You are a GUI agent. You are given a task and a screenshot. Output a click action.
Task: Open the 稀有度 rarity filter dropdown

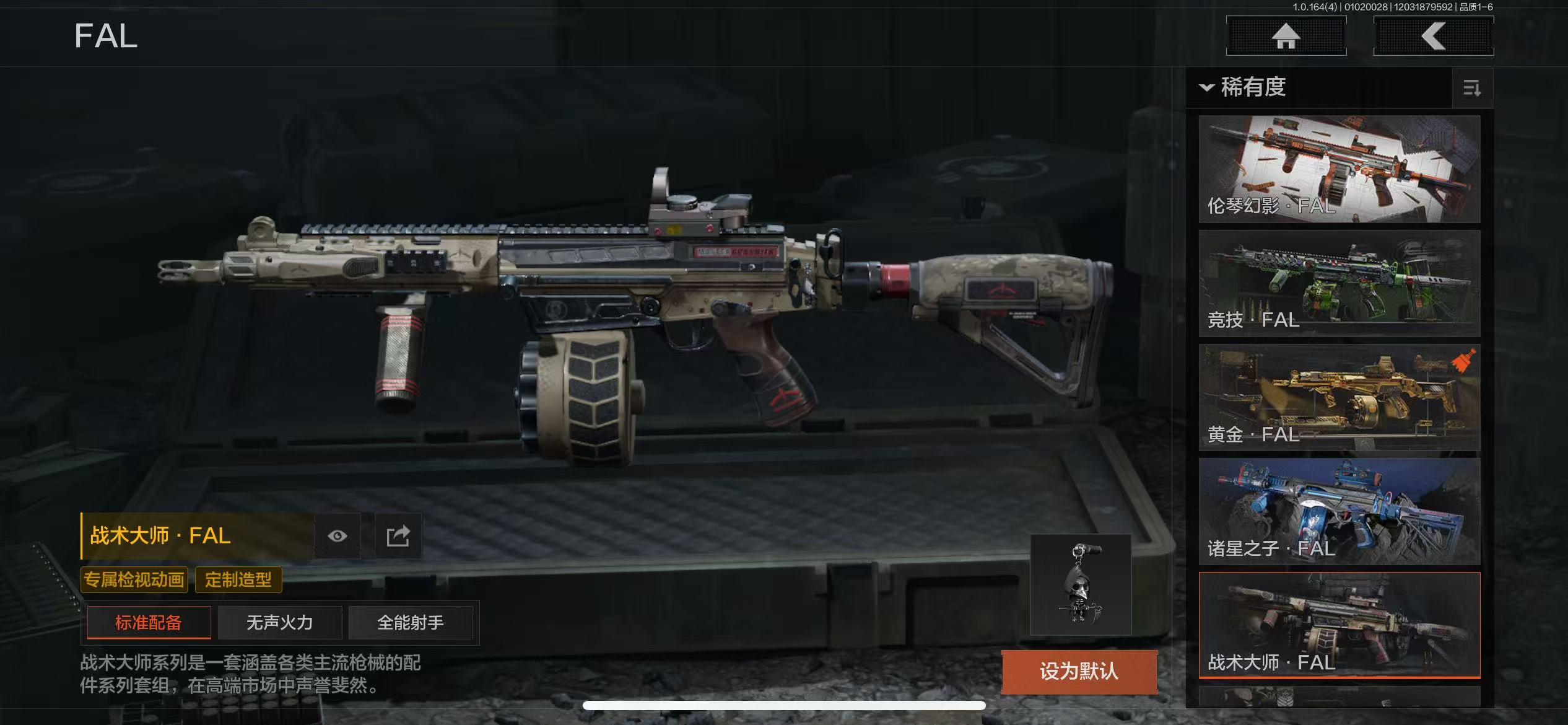1245,87
